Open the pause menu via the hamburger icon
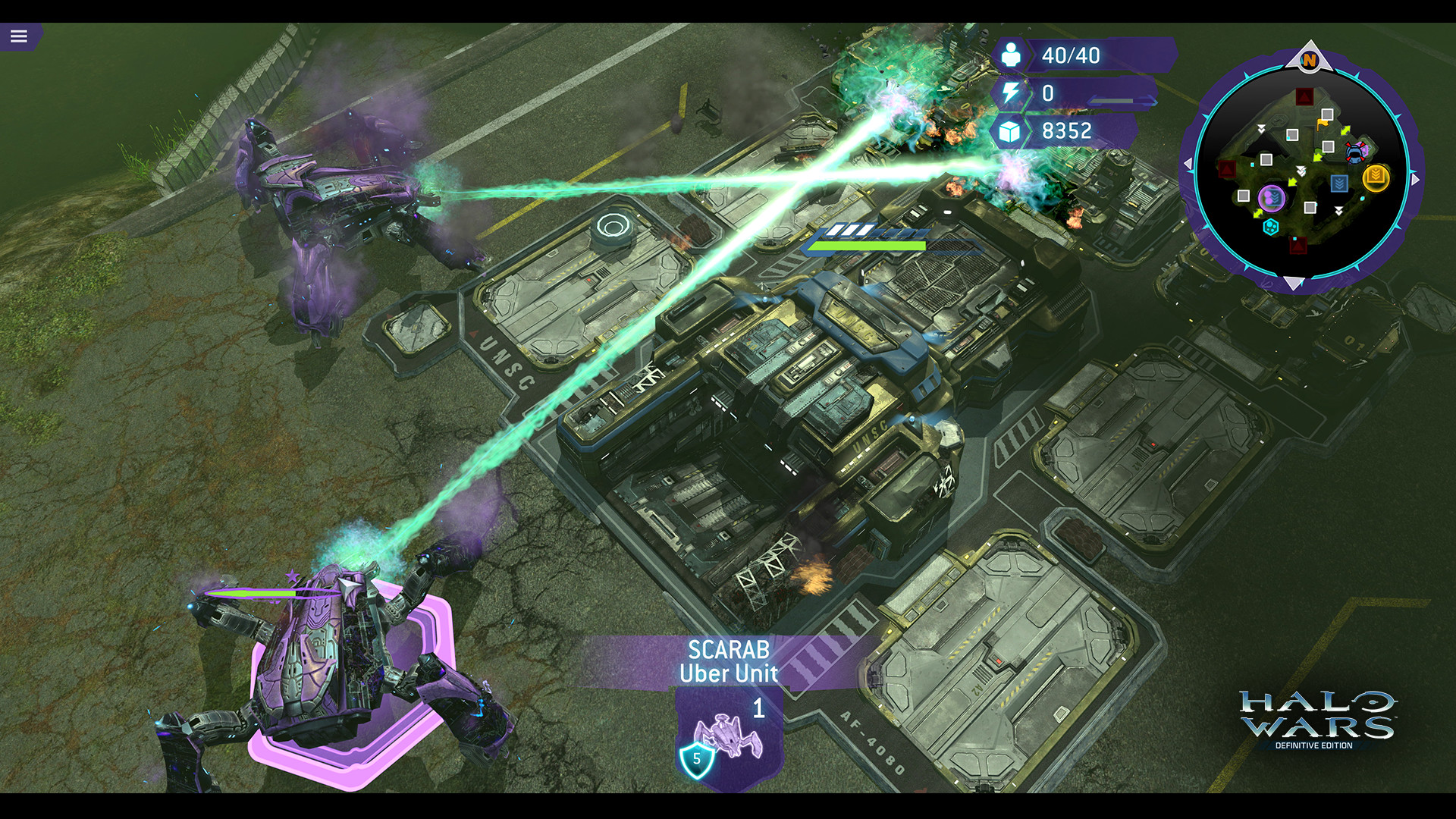The height and width of the screenshot is (819, 1456). click(20, 34)
